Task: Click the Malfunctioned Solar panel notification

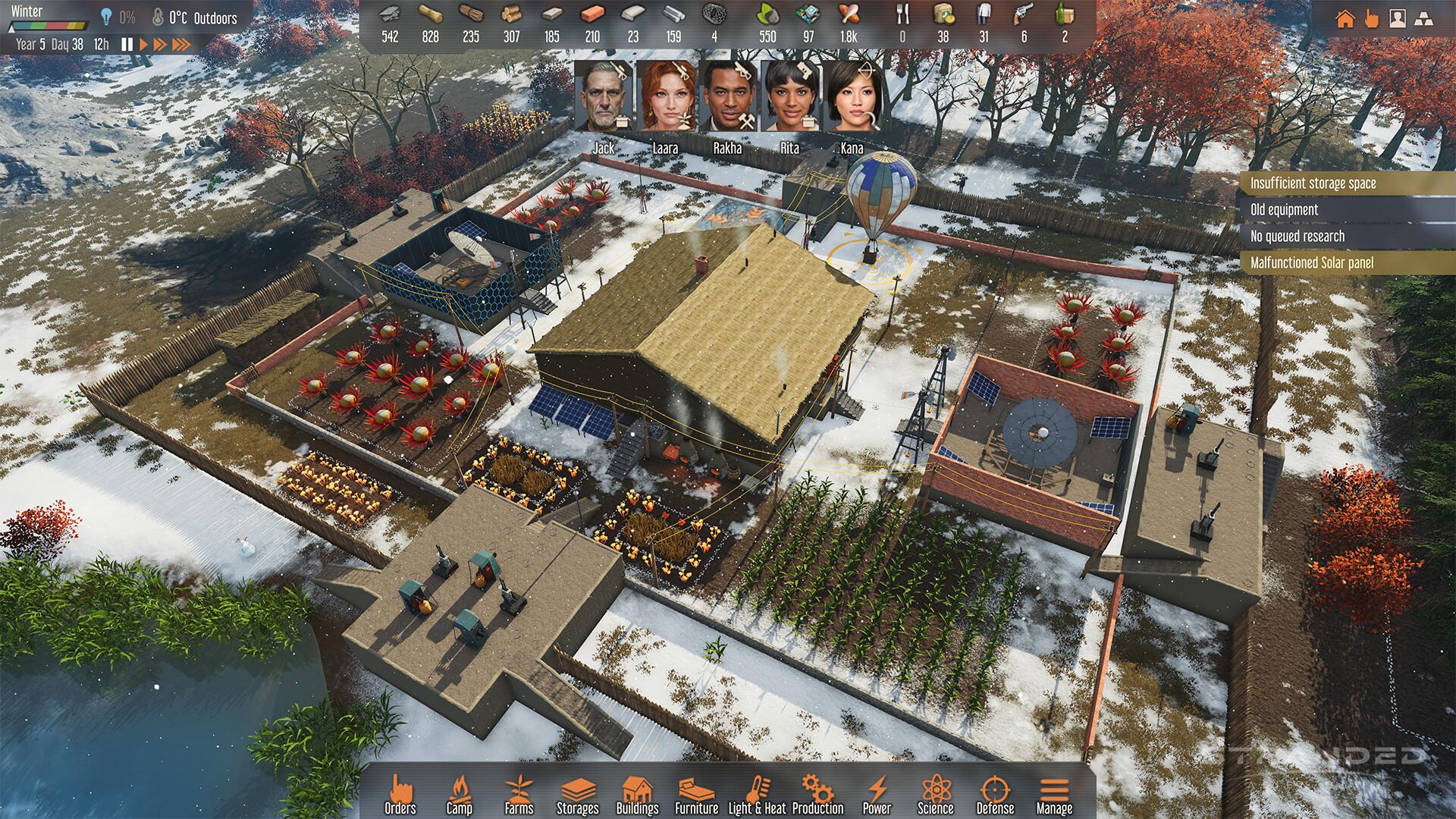Action: point(1351,263)
